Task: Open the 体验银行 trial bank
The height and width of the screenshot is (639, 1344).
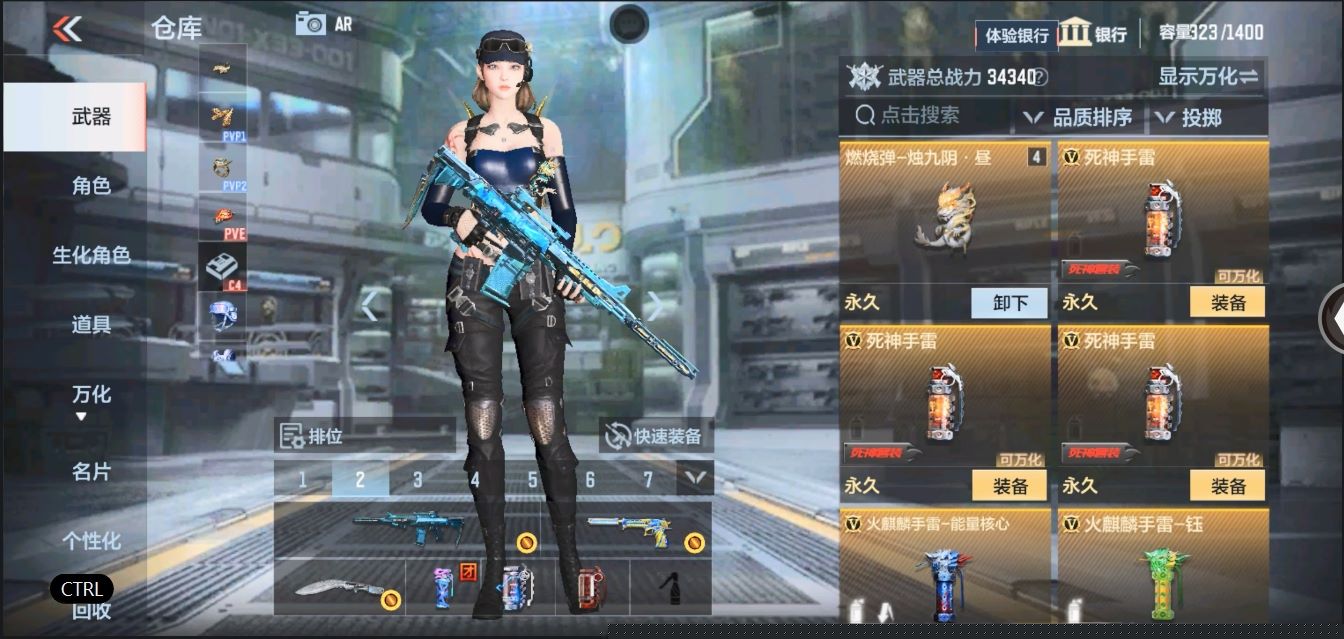Action: click(1016, 35)
